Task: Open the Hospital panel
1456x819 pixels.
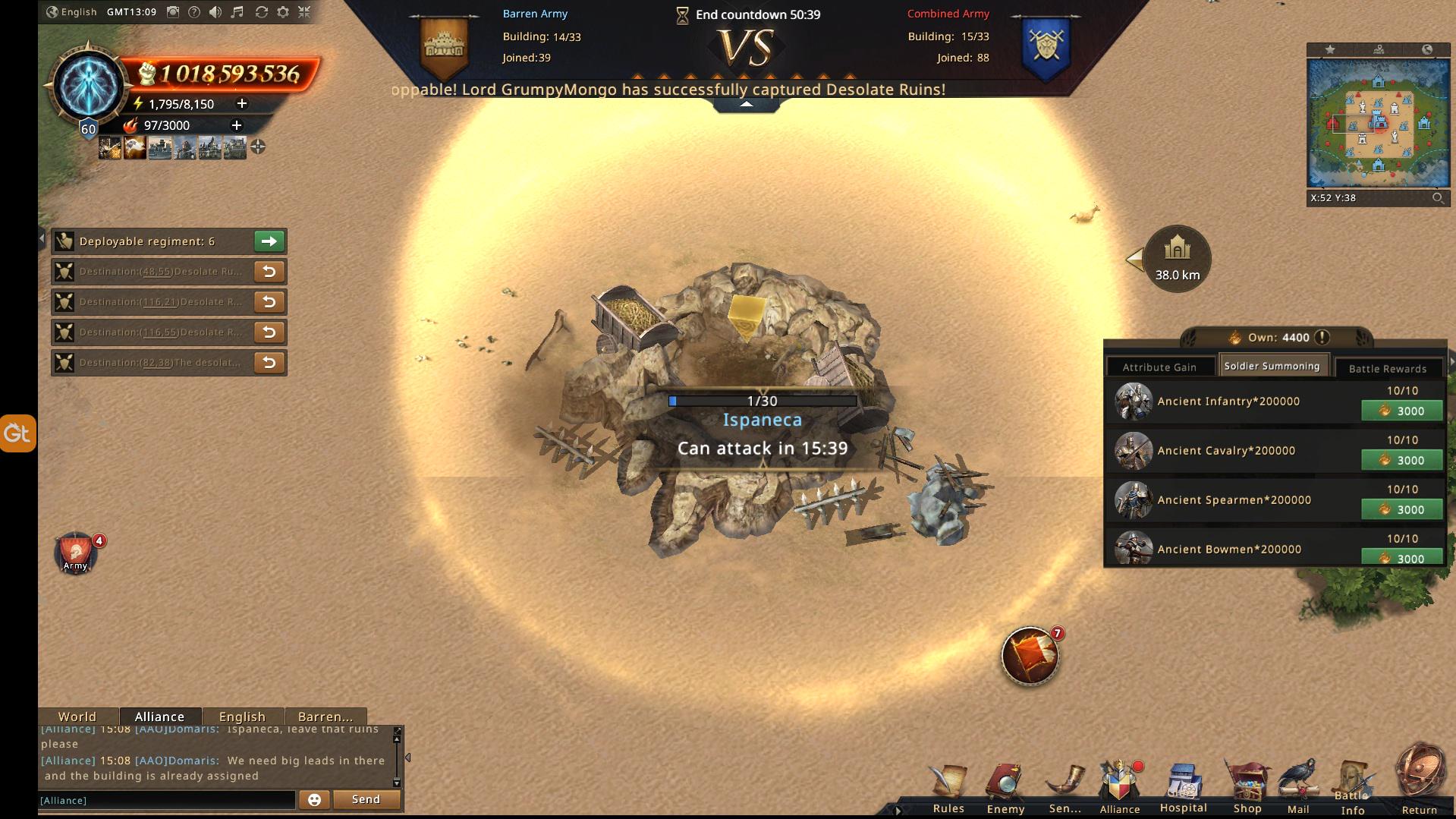Action: (x=1183, y=786)
